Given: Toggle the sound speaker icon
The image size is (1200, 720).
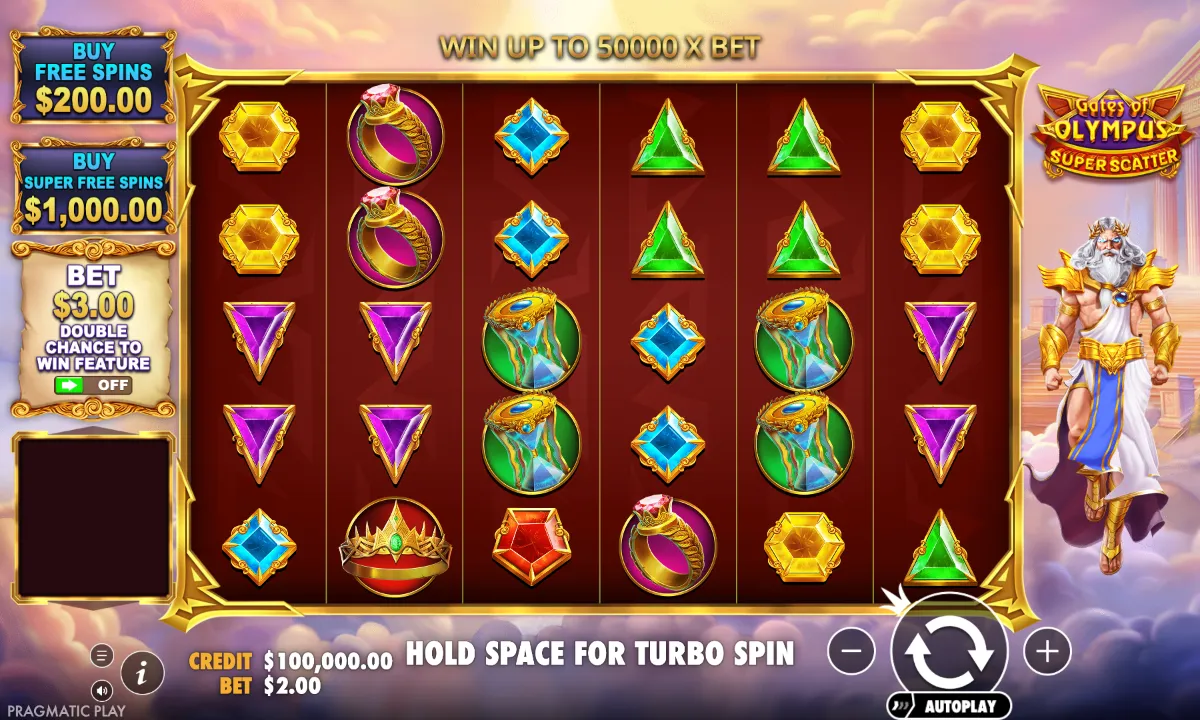Looking at the screenshot, I should pos(102,690).
